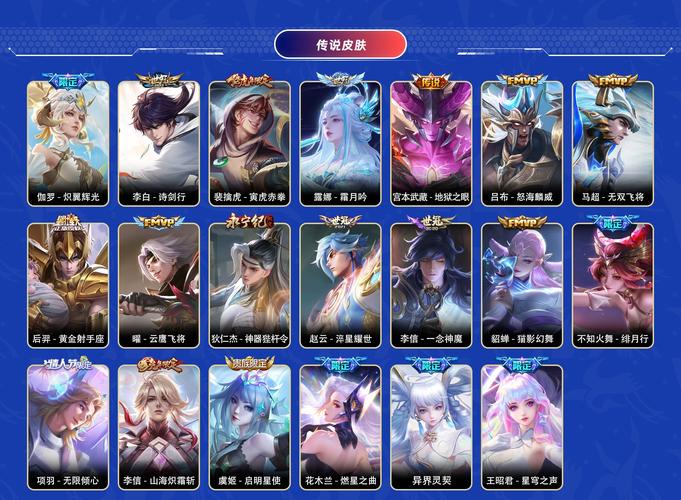This screenshot has height=500, width=681.
Task: Select the 伽罗 炽翼辉光 skin card
Action: pyautogui.click(x=68, y=140)
